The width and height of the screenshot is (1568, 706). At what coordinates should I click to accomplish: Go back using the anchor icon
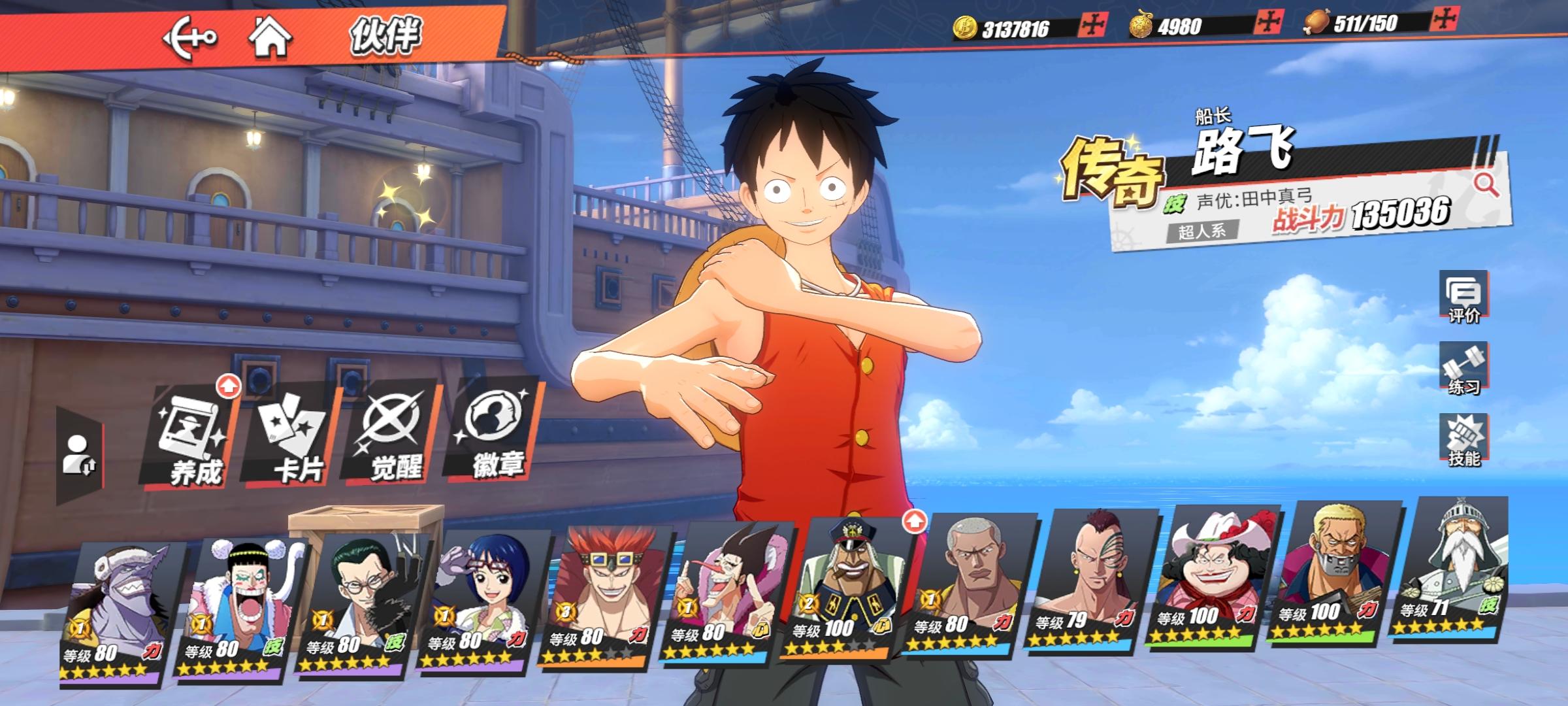[189, 37]
